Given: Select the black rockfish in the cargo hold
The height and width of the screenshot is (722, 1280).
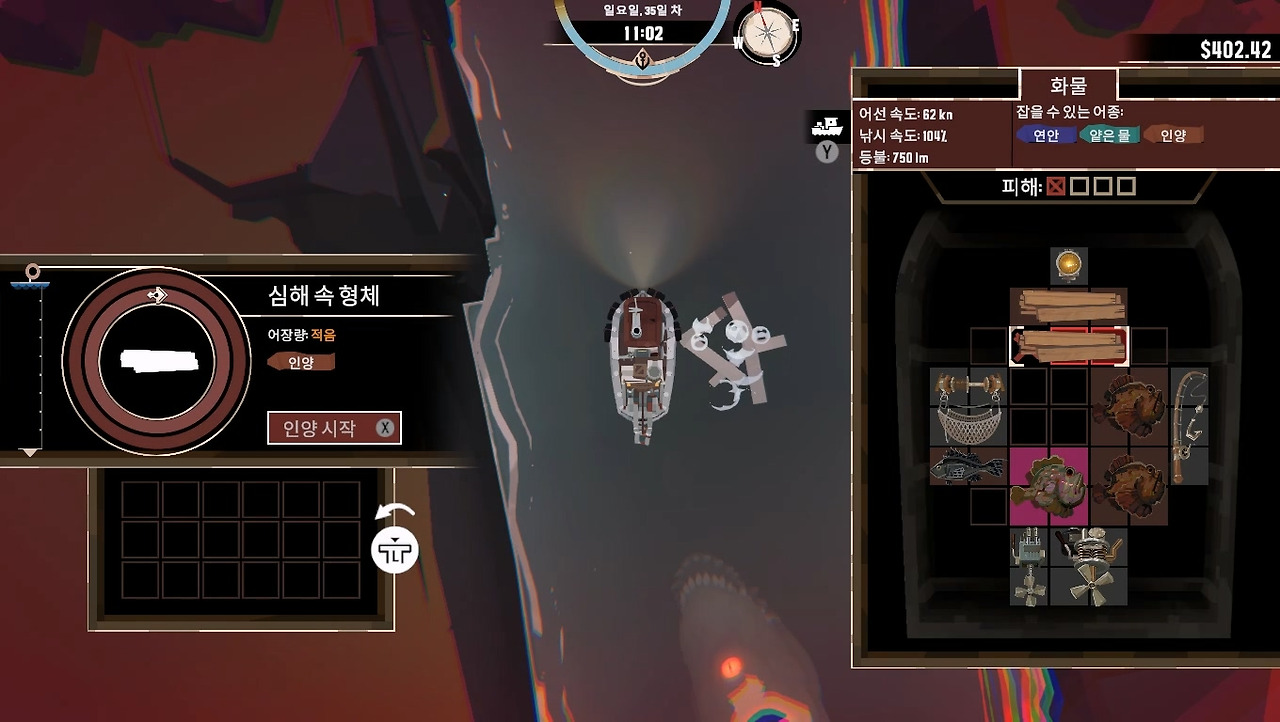Looking at the screenshot, I should (x=965, y=467).
